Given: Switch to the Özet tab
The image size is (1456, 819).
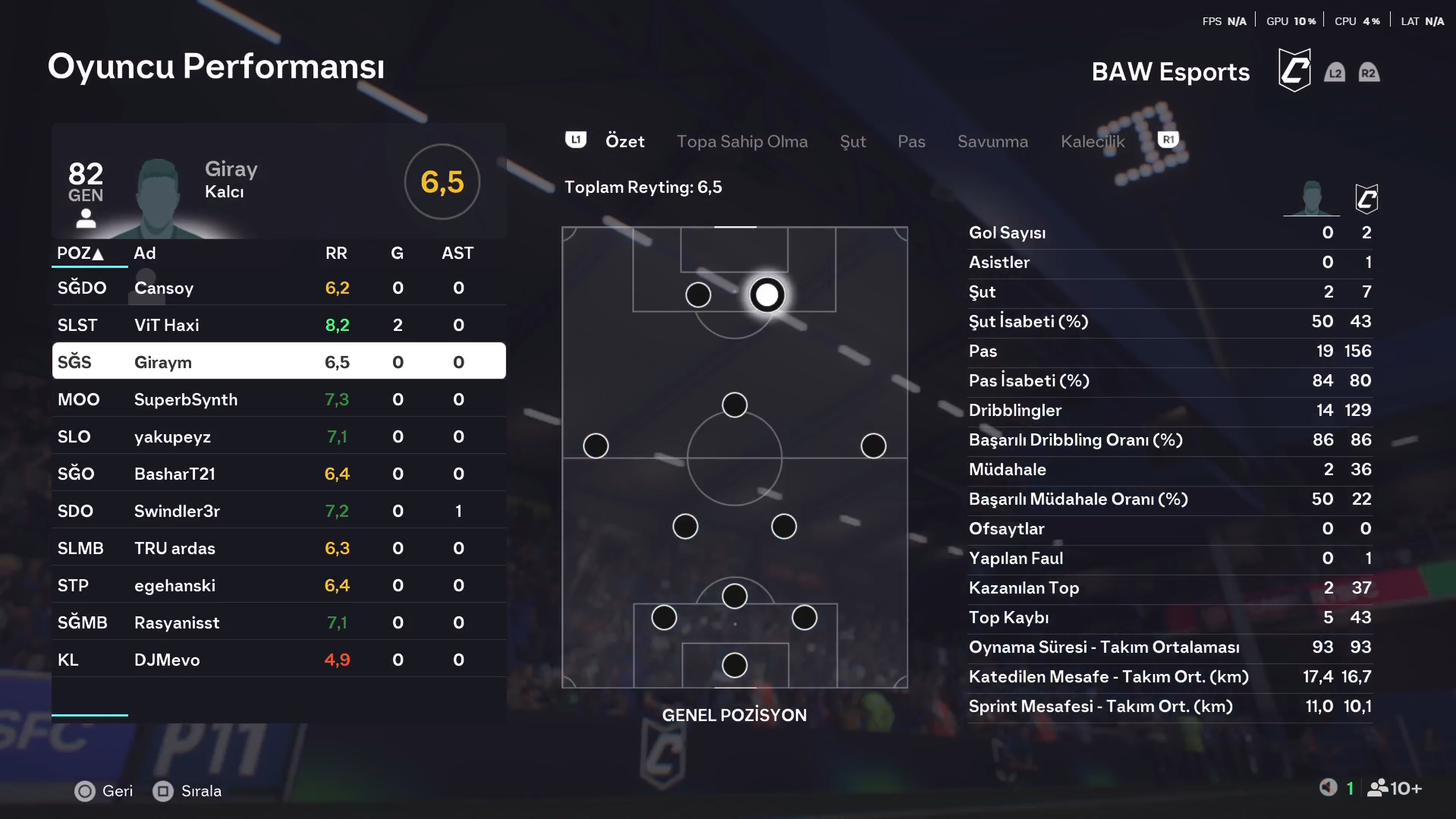Looking at the screenshot, I should (624, 141).
